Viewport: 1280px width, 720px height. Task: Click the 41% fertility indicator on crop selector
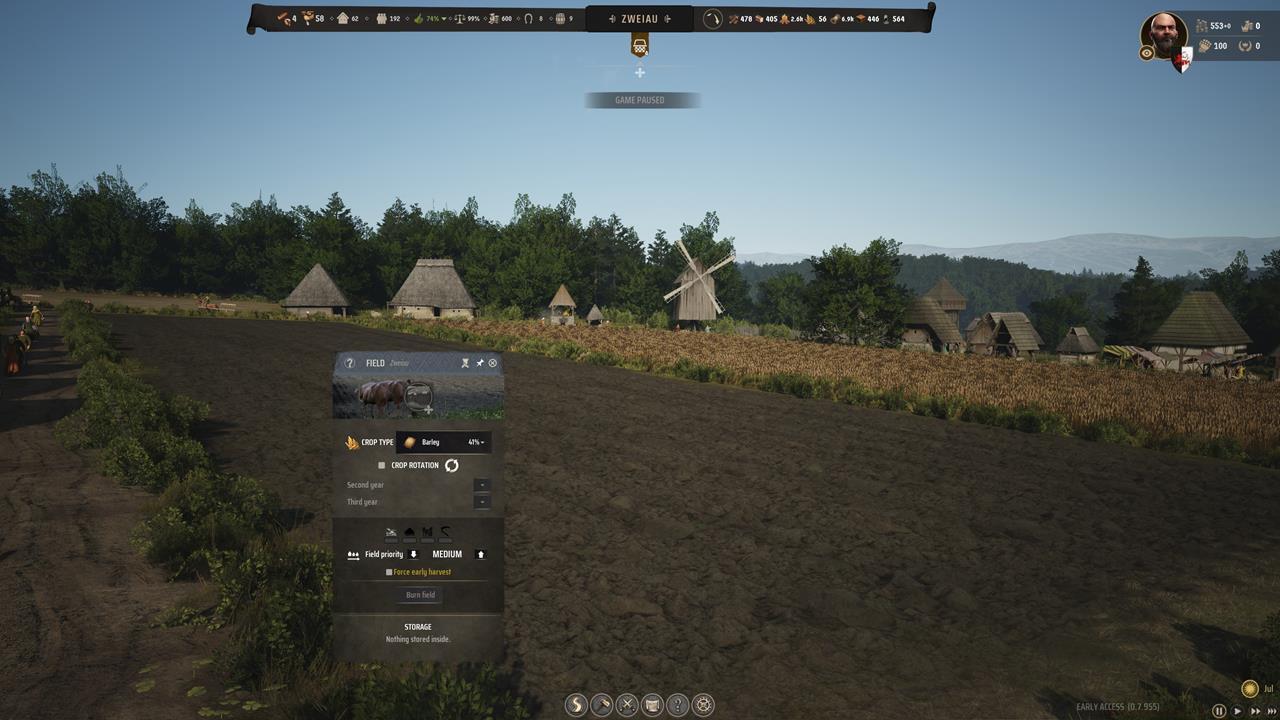472,442
